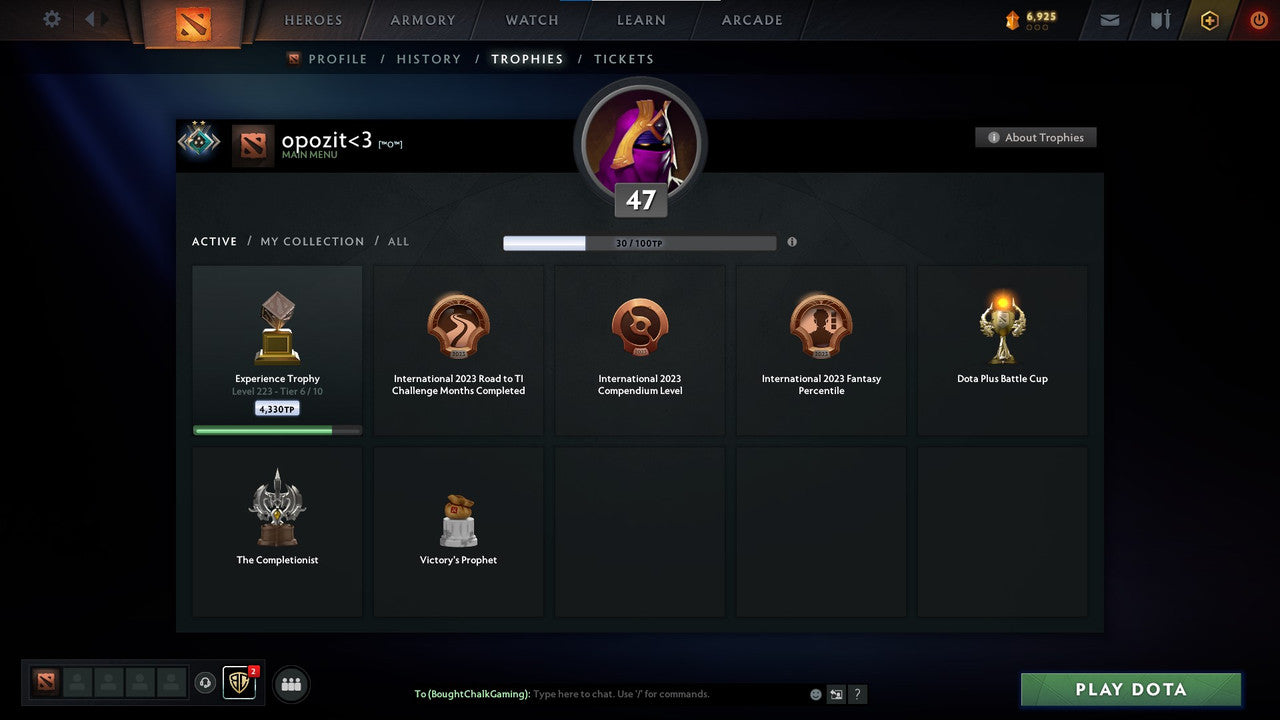Switch to the MY COLLECTION tab
This screenshot has height=720, width=1280.
tap(311, 241)
